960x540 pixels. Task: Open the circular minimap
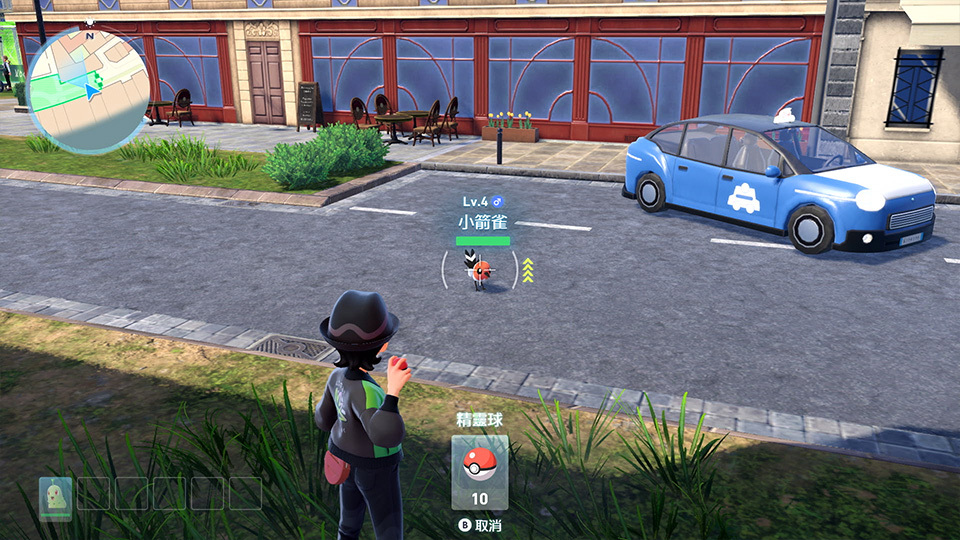(x=87, y=88)
